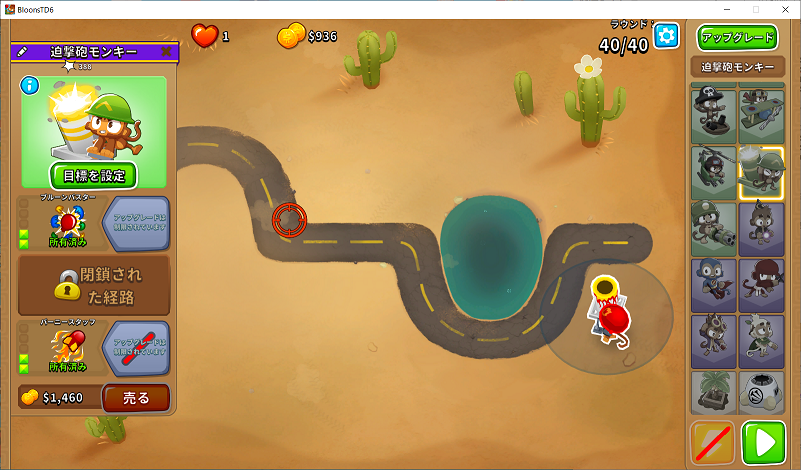Start the round with the green play button

click(x=764, y=443)
